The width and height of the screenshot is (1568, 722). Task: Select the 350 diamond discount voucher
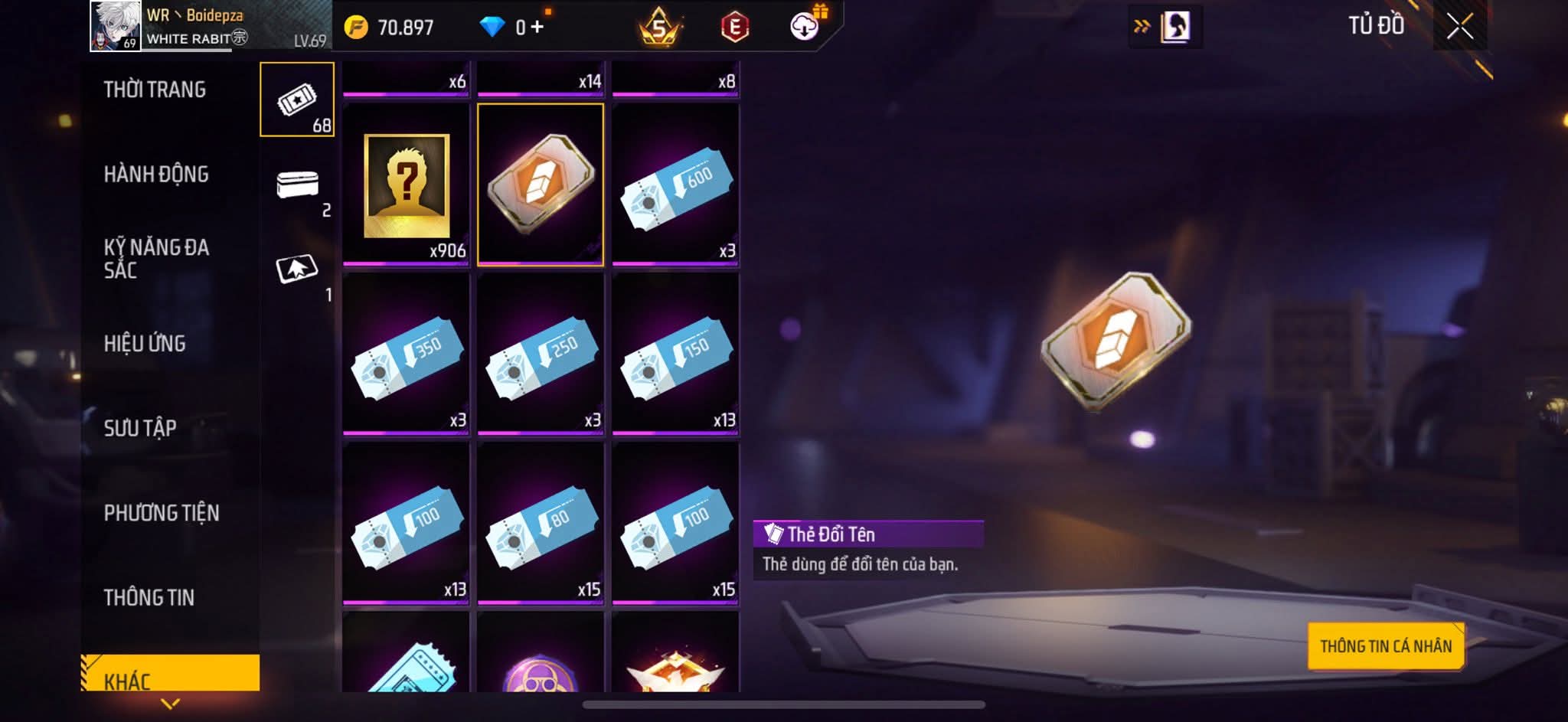(406, 354)
